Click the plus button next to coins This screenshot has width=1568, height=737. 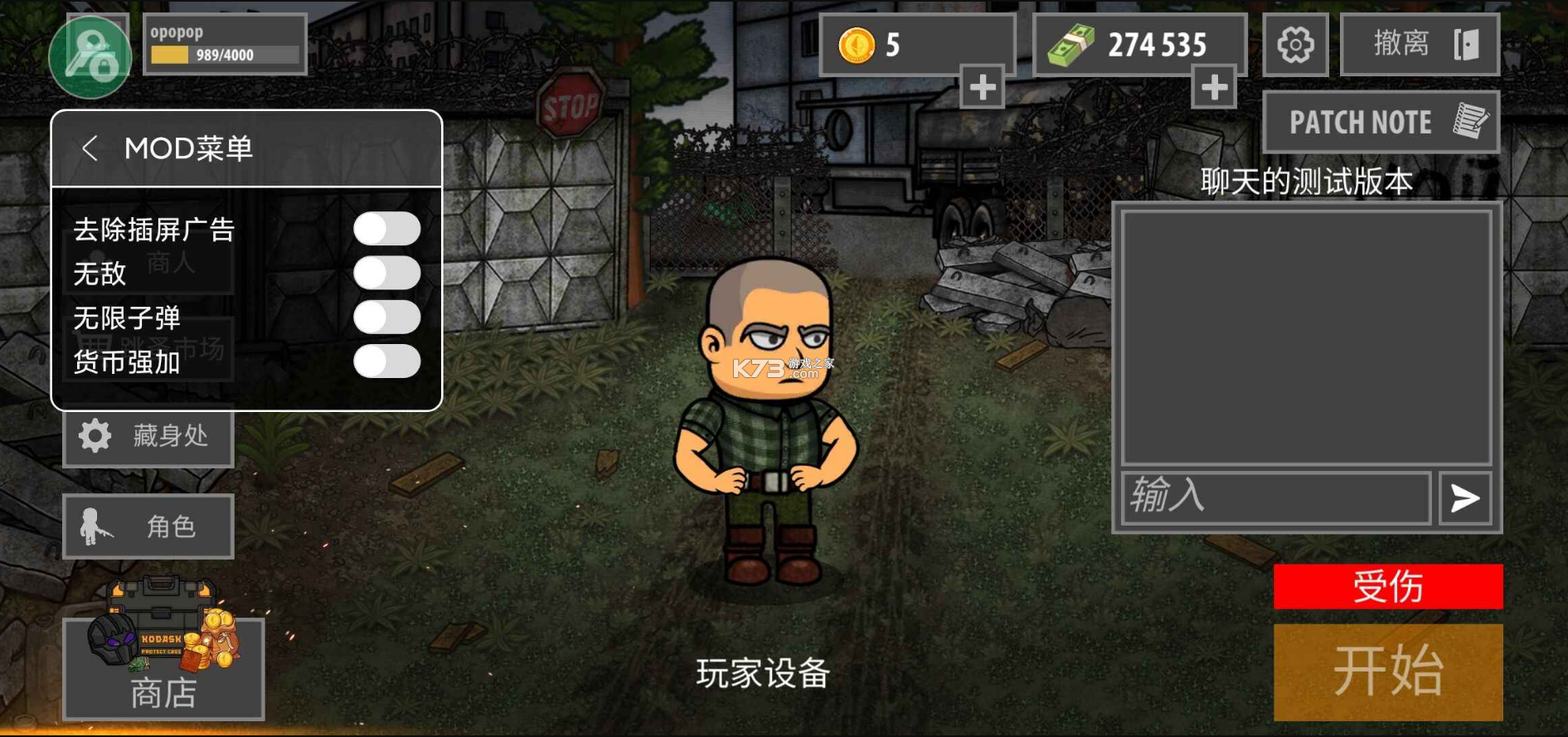(x=981, y=87)
